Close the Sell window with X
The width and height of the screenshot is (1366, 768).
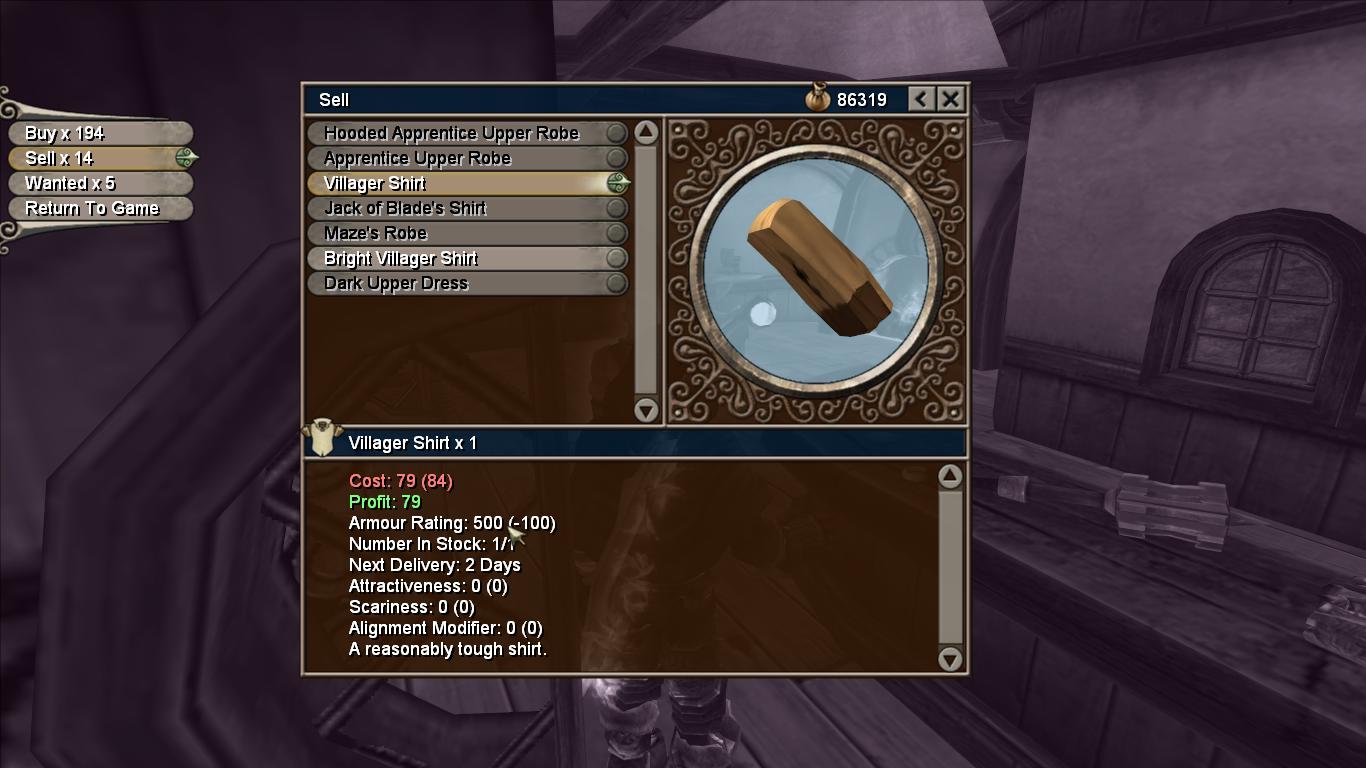[x=950, y=99]
